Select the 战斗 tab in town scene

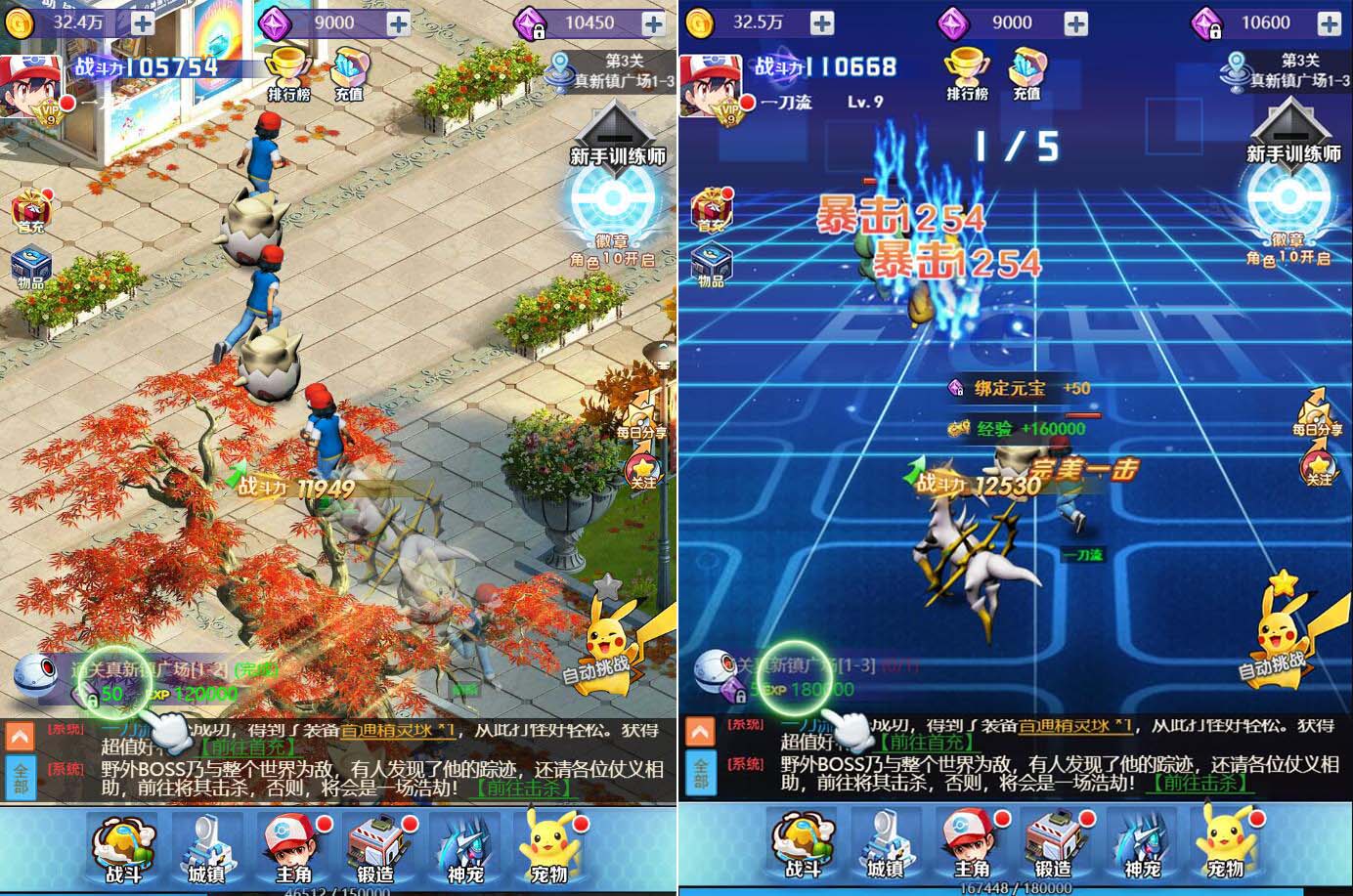(x=124, y=847)
